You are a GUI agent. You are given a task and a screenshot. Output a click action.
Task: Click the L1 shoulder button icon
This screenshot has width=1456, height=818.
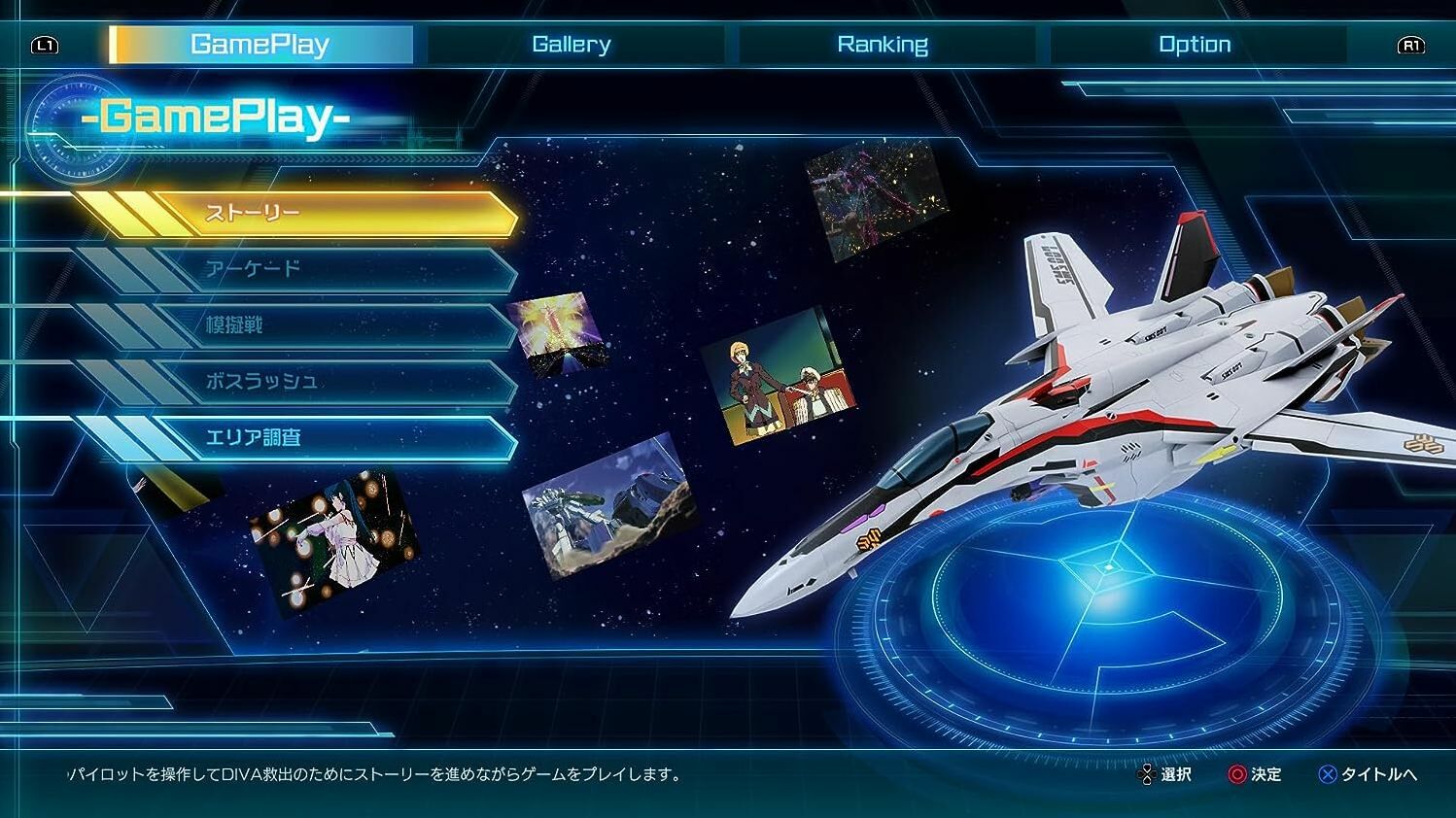(x=44, y=45)
